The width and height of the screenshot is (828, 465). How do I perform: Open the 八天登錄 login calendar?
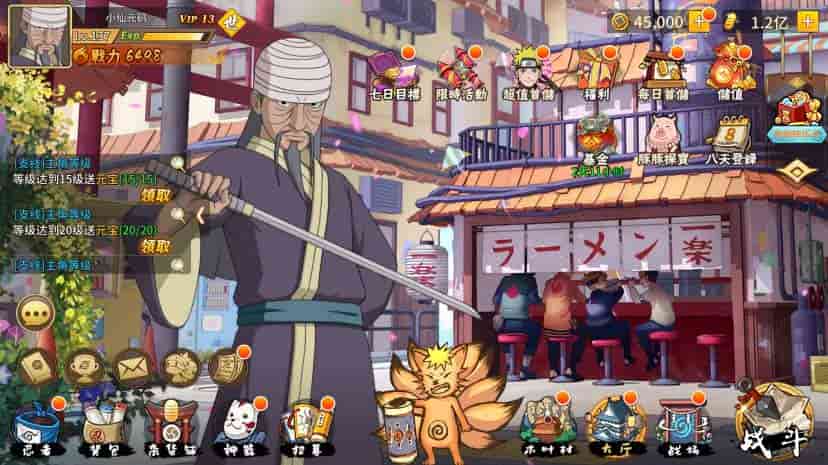[x=730, y=139]
